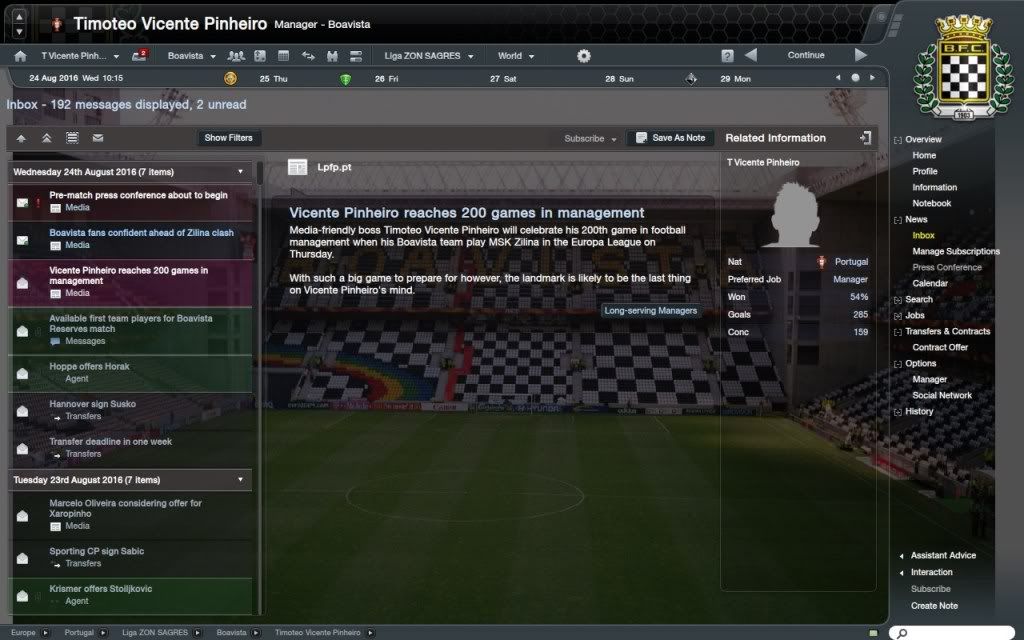The image size is (1024, 640).
Task: Select the pre-match press conference message
Action: coord(138,201)
